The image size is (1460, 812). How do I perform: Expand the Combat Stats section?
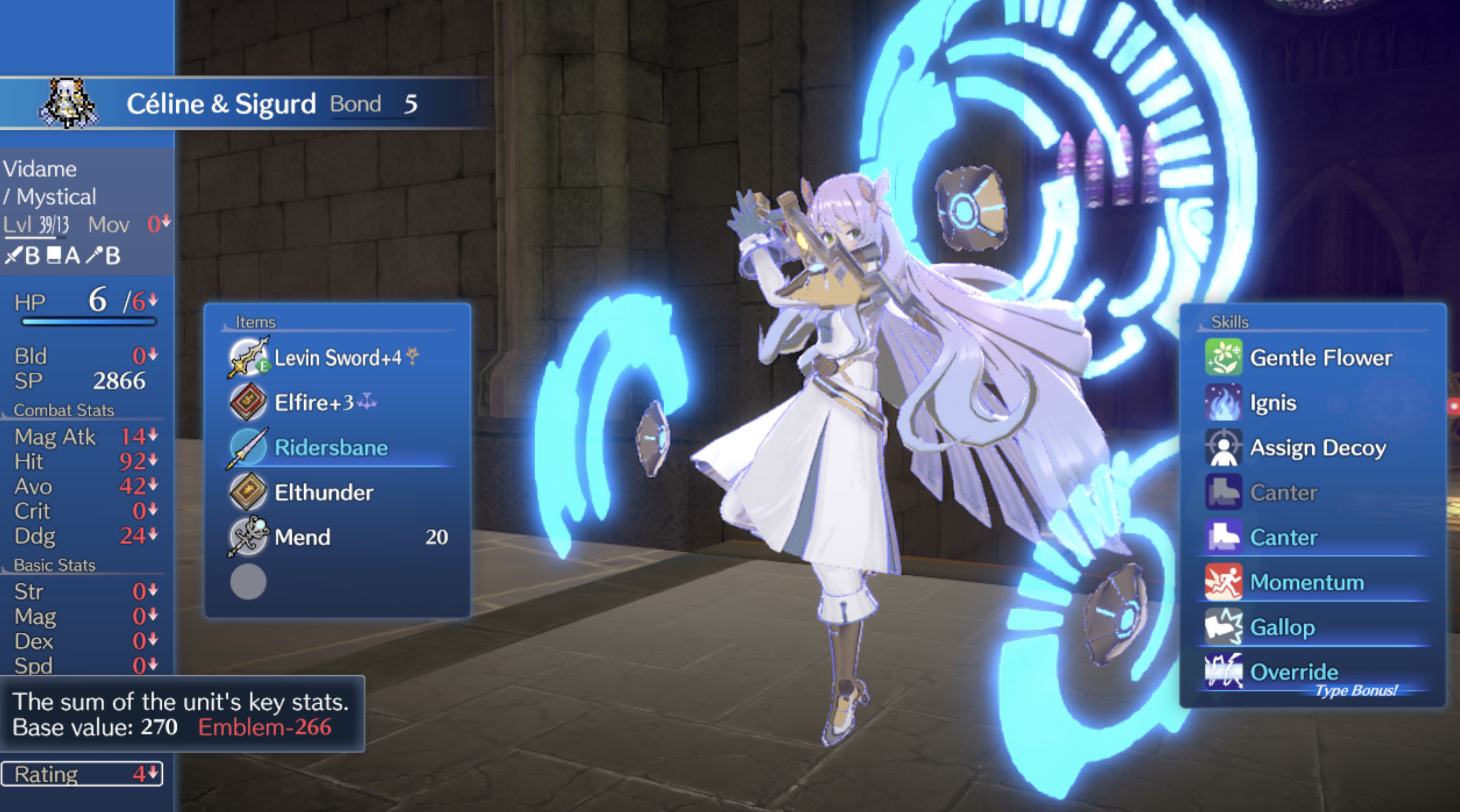[64, 409]
